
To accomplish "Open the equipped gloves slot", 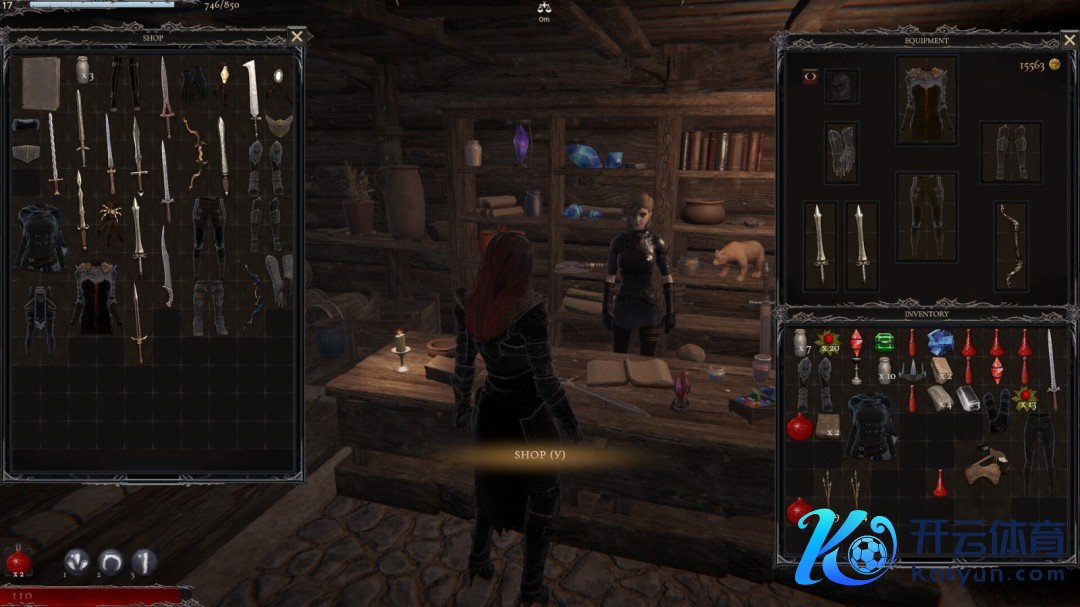I will pyautogui.click(x=842, y=152).
